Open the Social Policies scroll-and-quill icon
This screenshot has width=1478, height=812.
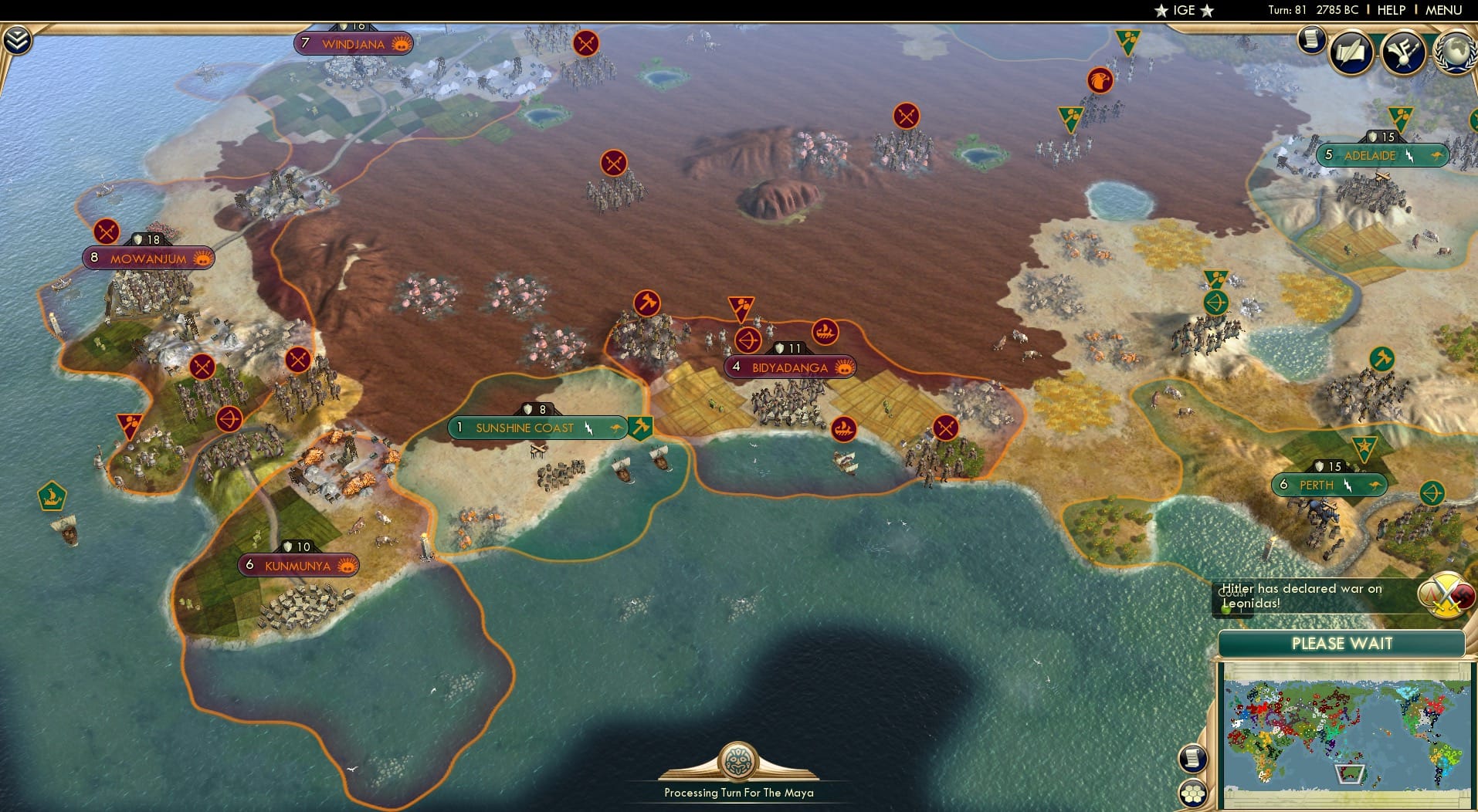[1351, 52]
